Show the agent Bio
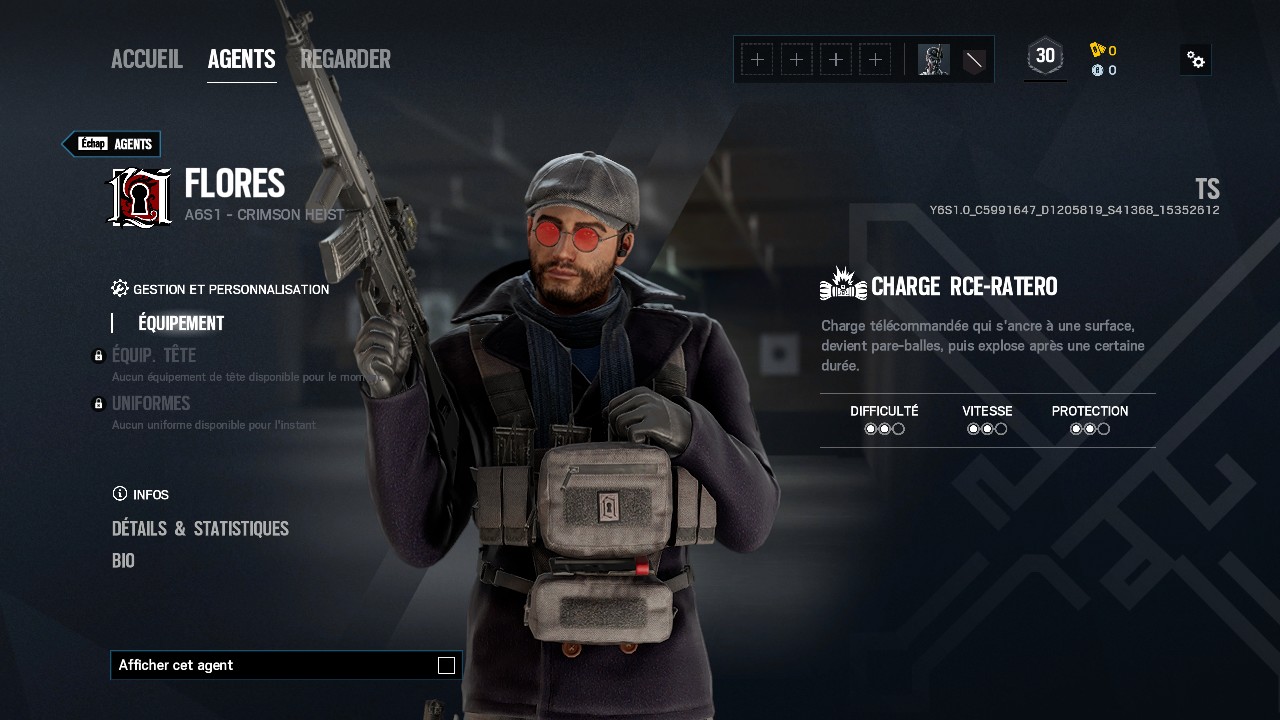The height and width of the screenshot is (720, 1280). tap(123, 561)
